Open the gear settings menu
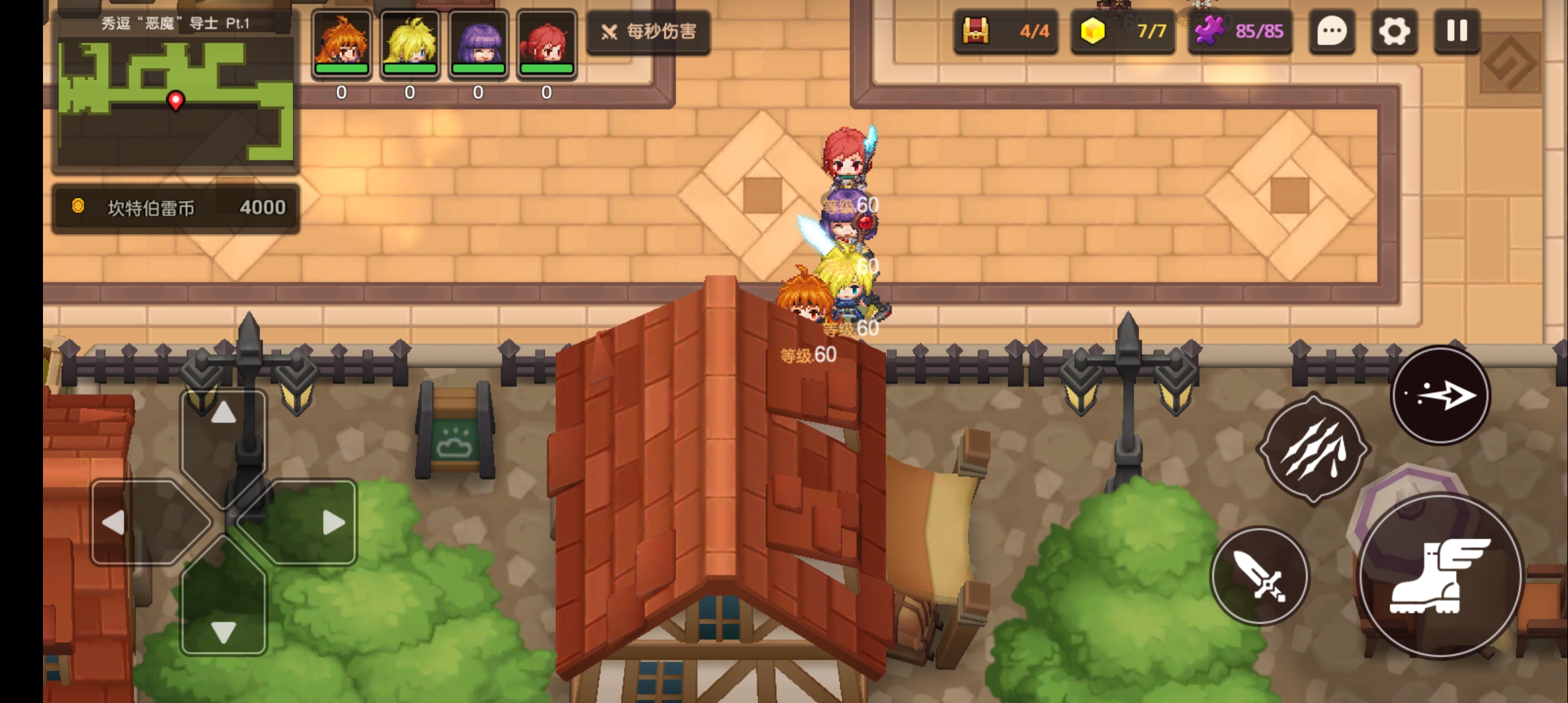Screen dimensions: 1568x703 [1394, 31]
